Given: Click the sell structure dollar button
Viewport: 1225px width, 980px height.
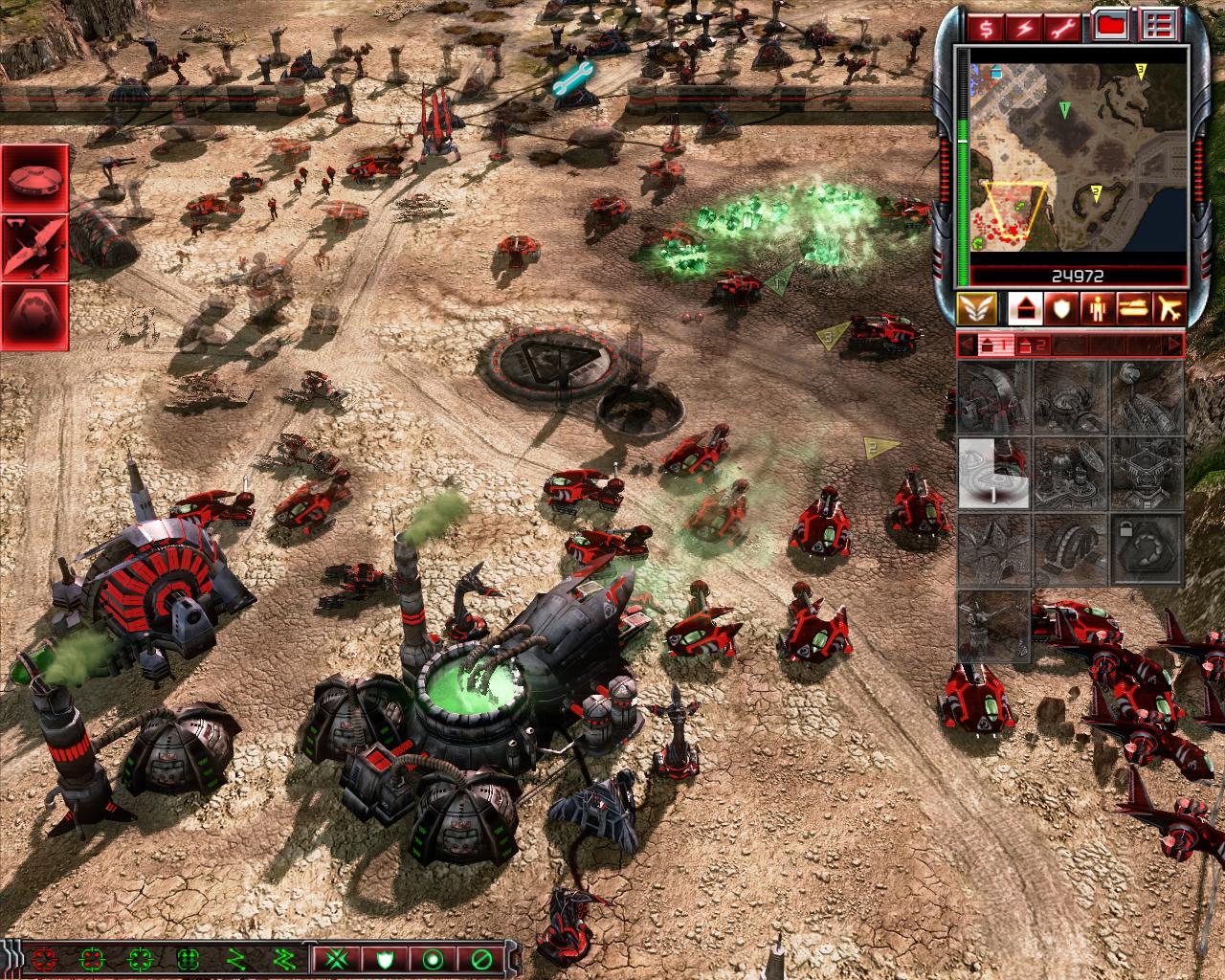Looking at the screenshot, I should pos(987,28).
